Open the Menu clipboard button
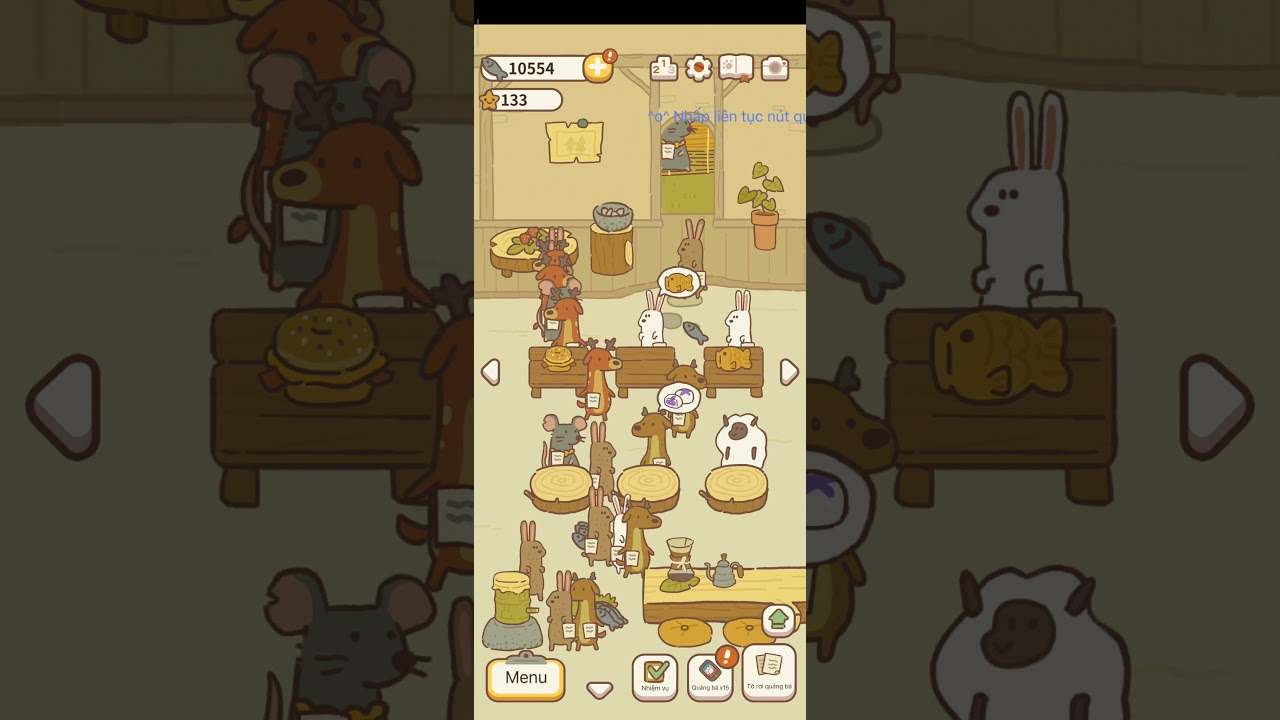Viewport: 1280px width, 720px height. [x=524, y=678]
